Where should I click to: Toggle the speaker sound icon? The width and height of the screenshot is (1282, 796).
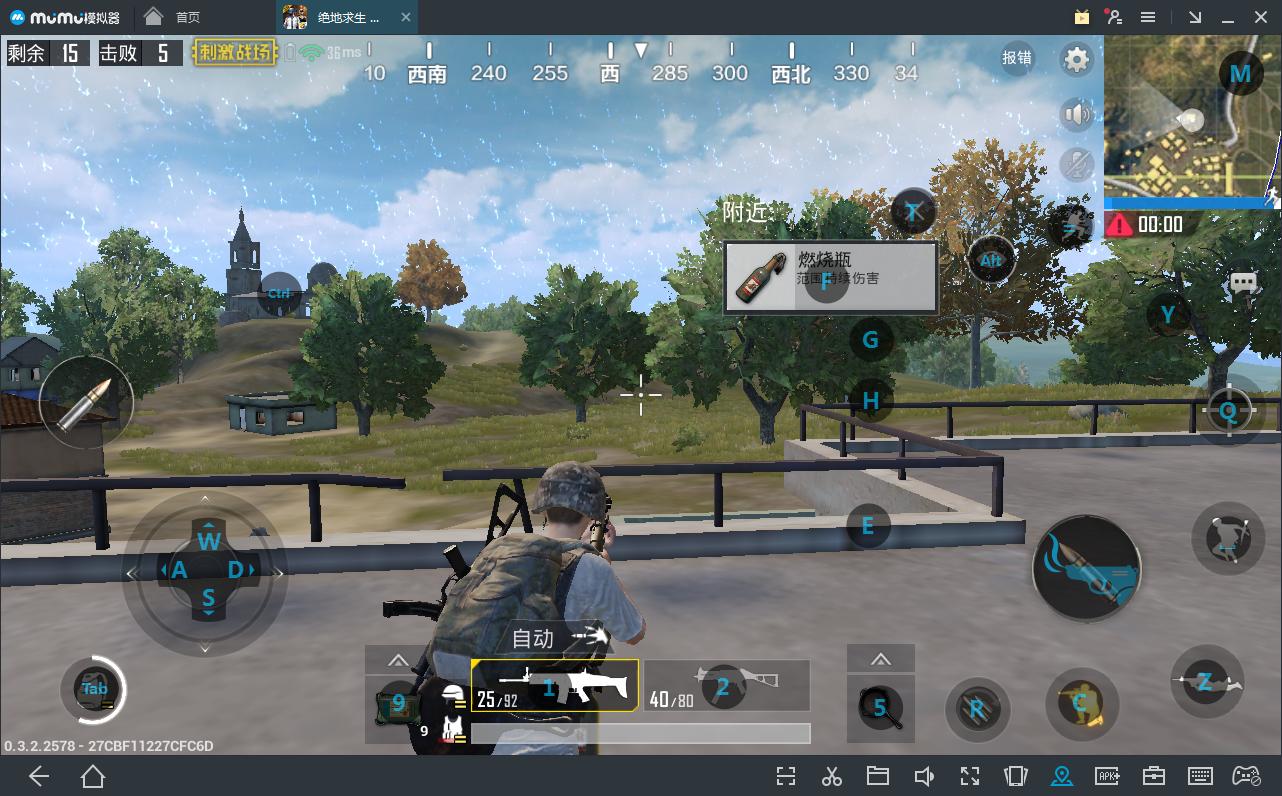click(1076, 115)
